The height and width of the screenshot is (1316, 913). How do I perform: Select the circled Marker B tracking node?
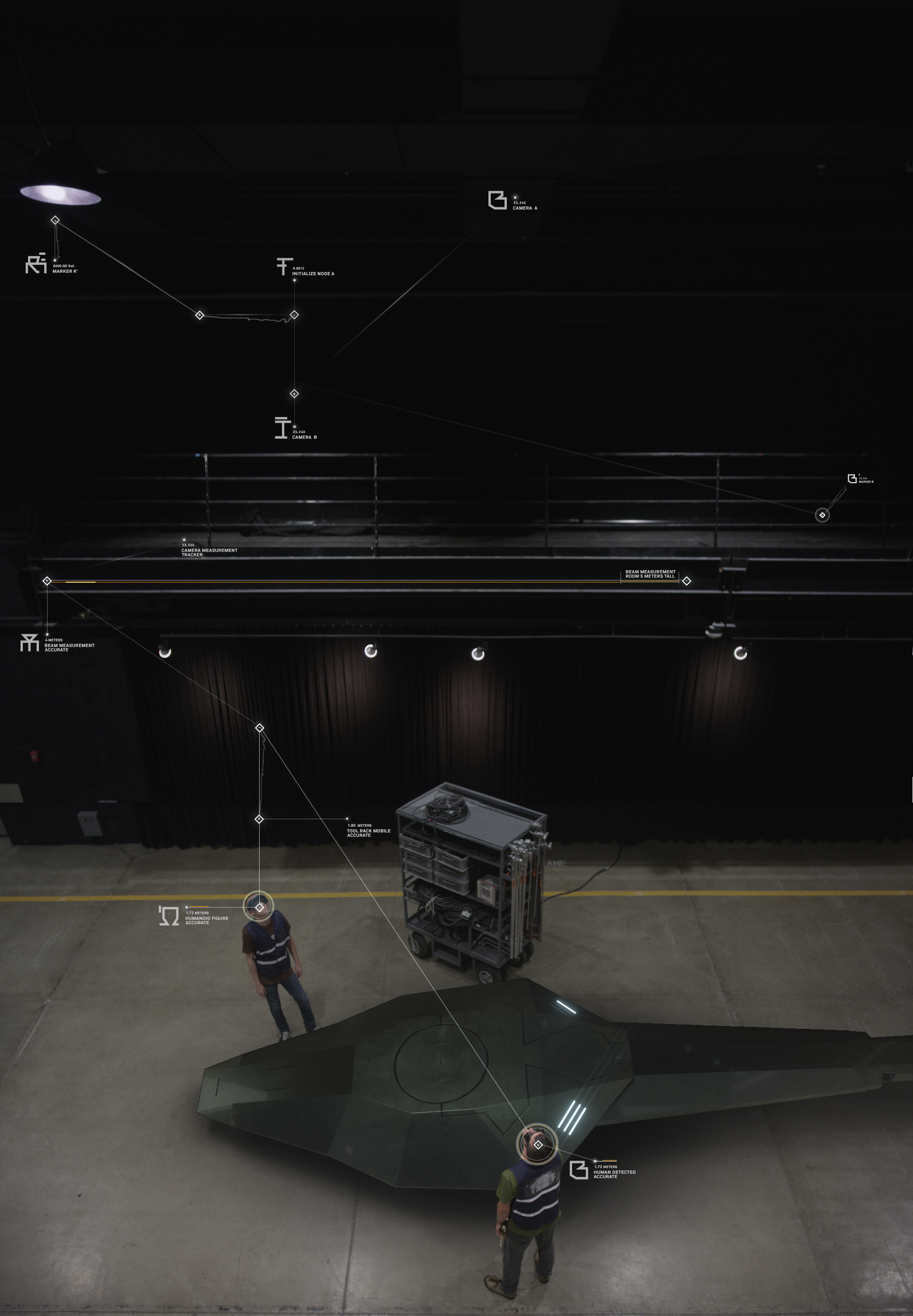click(822, 515)
